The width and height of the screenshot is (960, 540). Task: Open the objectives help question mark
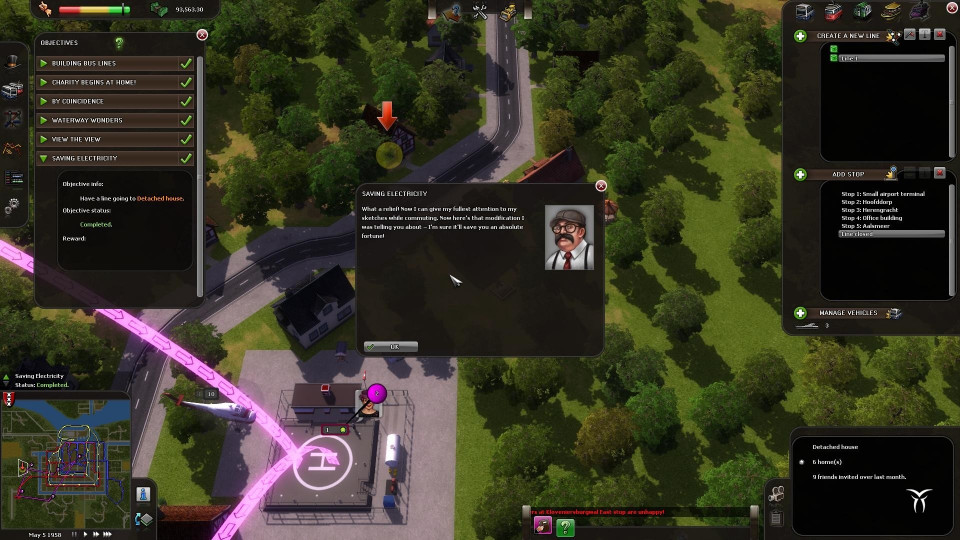click(120, 43)
